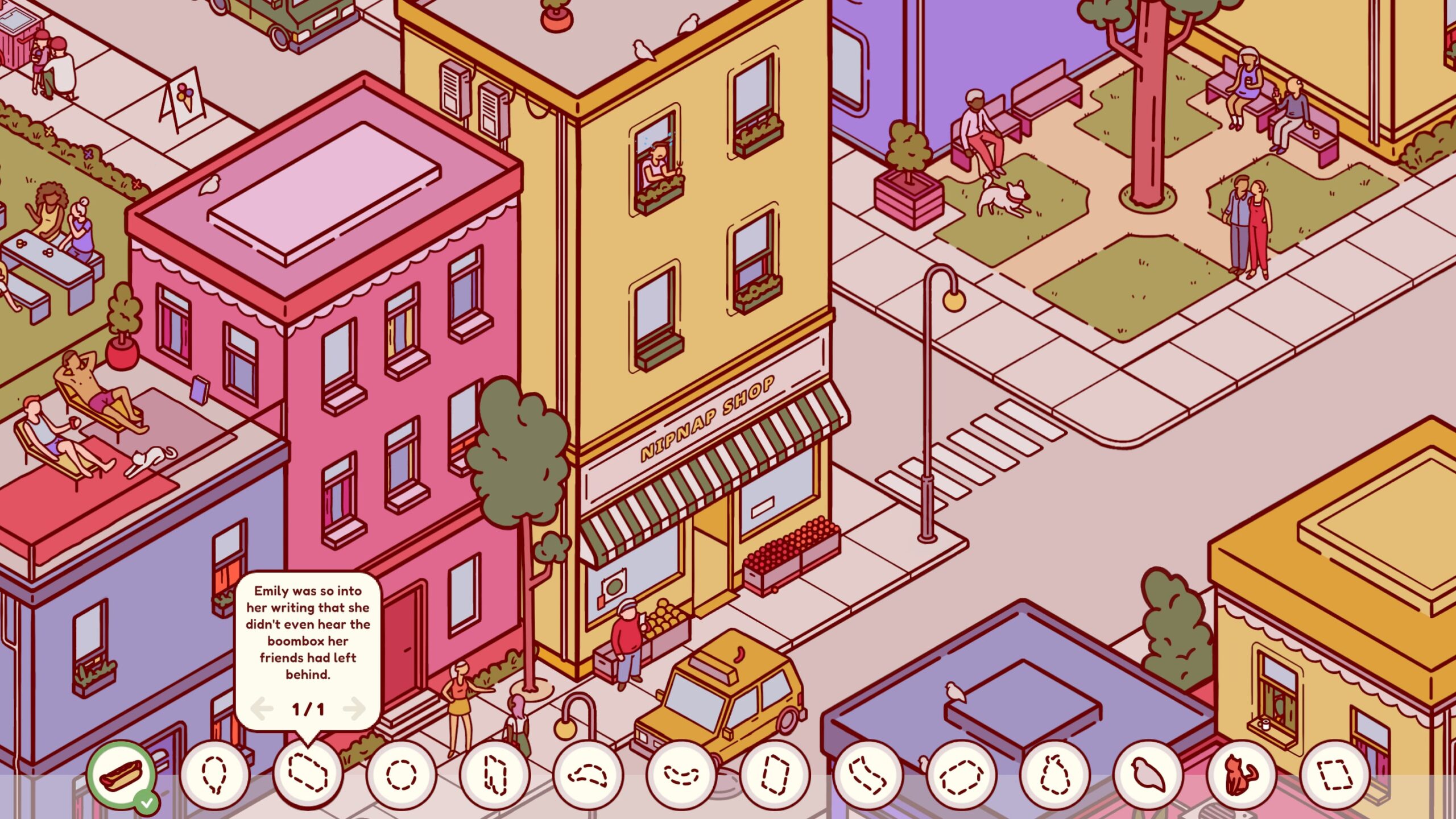Choose the curved sausage-shaped outline item
This screenshot has height=819, width=1456.
[x=681, y=775]
